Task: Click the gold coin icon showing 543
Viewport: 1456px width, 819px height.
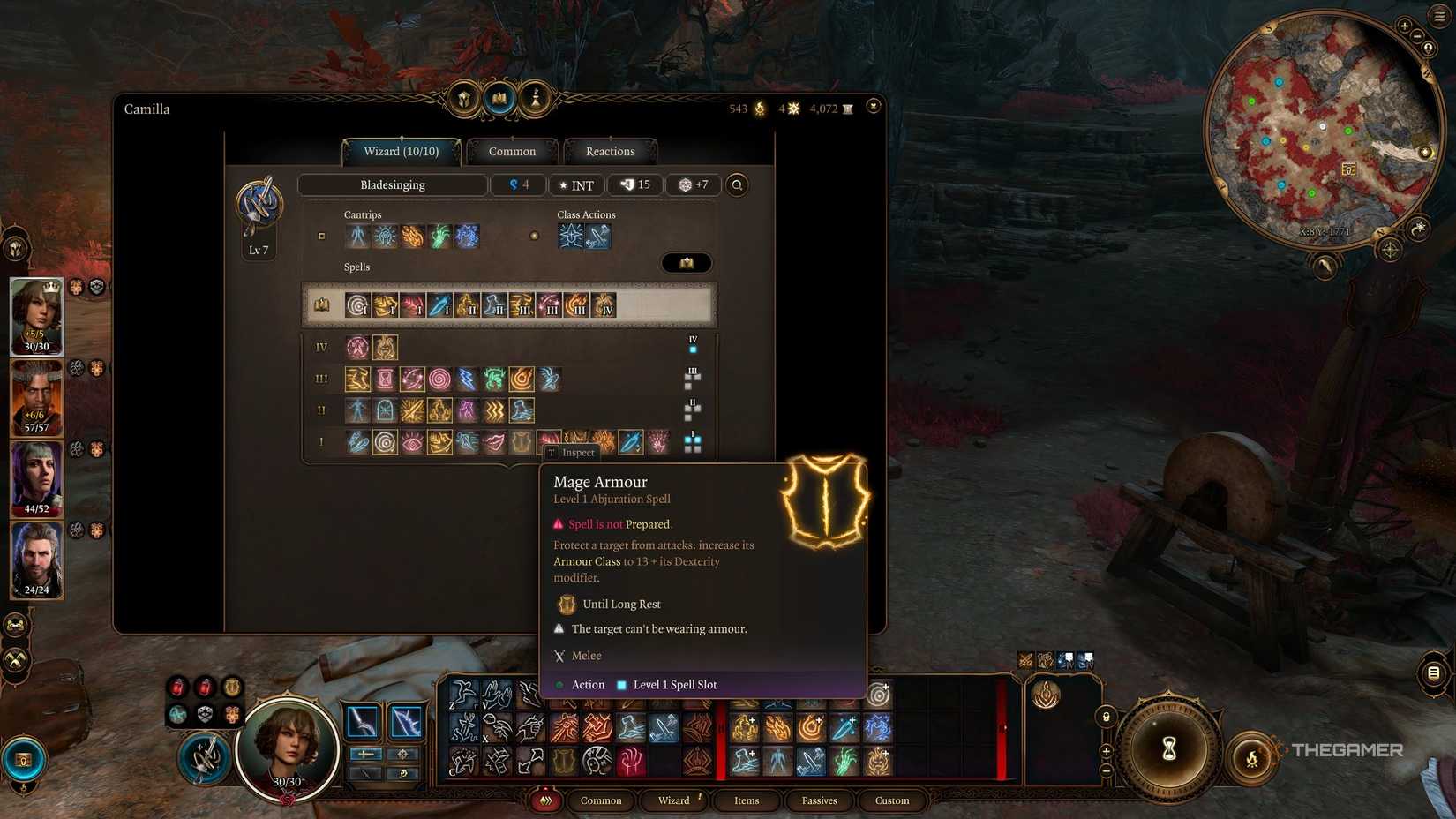Action: point(759,108)
